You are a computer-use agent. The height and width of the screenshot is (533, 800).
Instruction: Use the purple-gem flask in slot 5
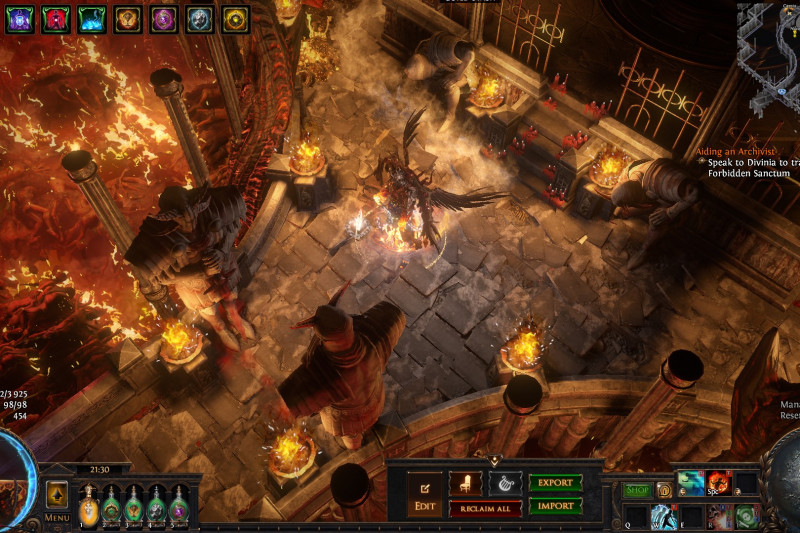(179, 505)
